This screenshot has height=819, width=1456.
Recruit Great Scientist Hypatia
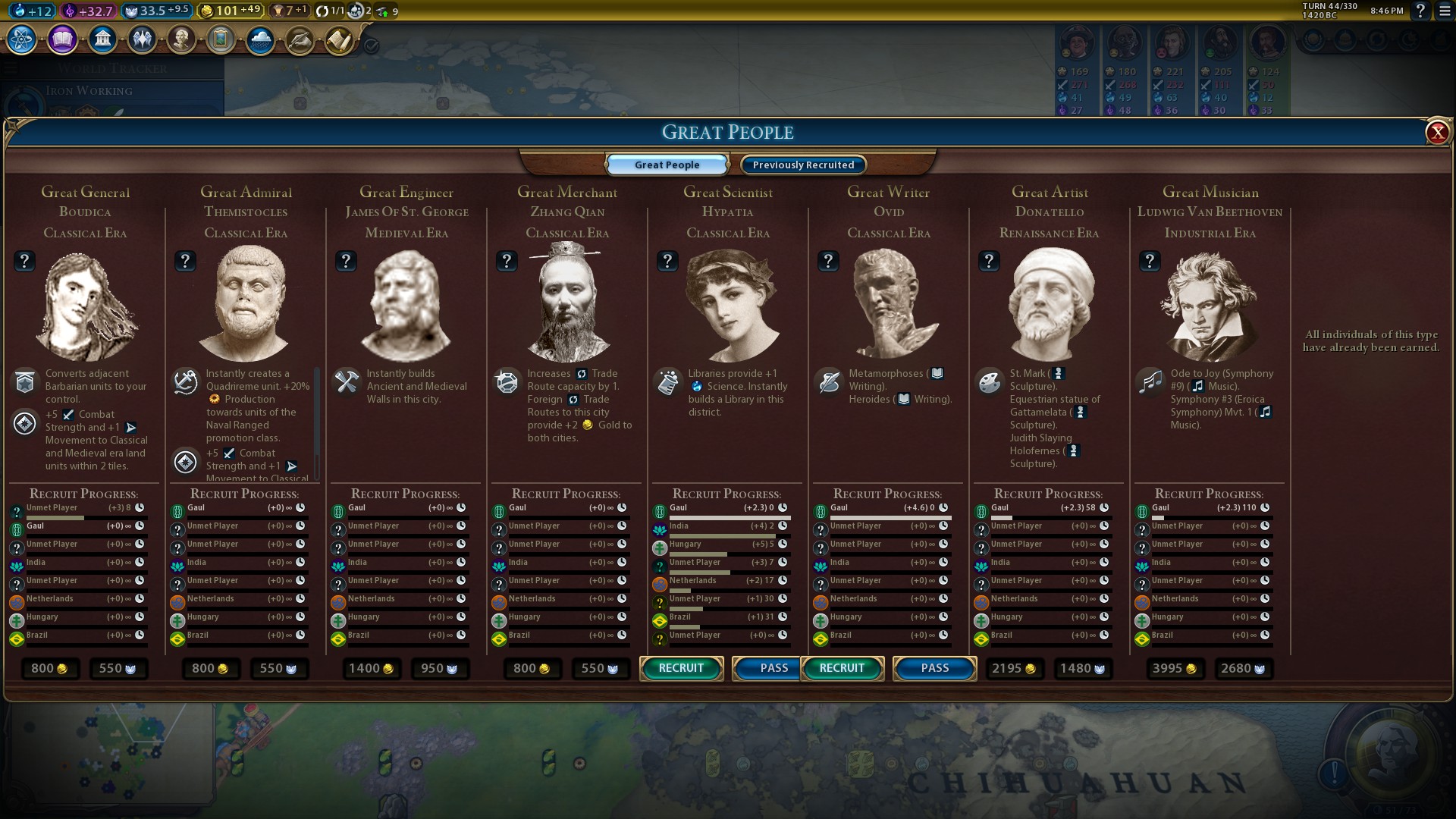(x=681, y=668)
